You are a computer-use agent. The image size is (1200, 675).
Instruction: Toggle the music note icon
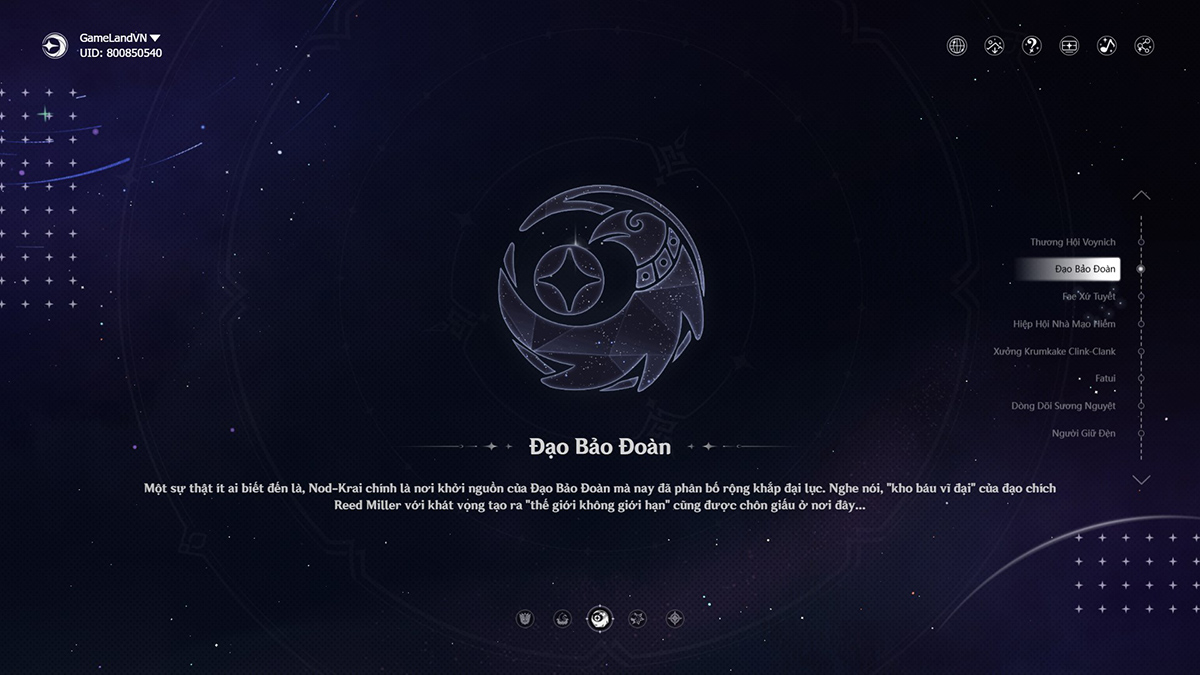pos(1107,46)
